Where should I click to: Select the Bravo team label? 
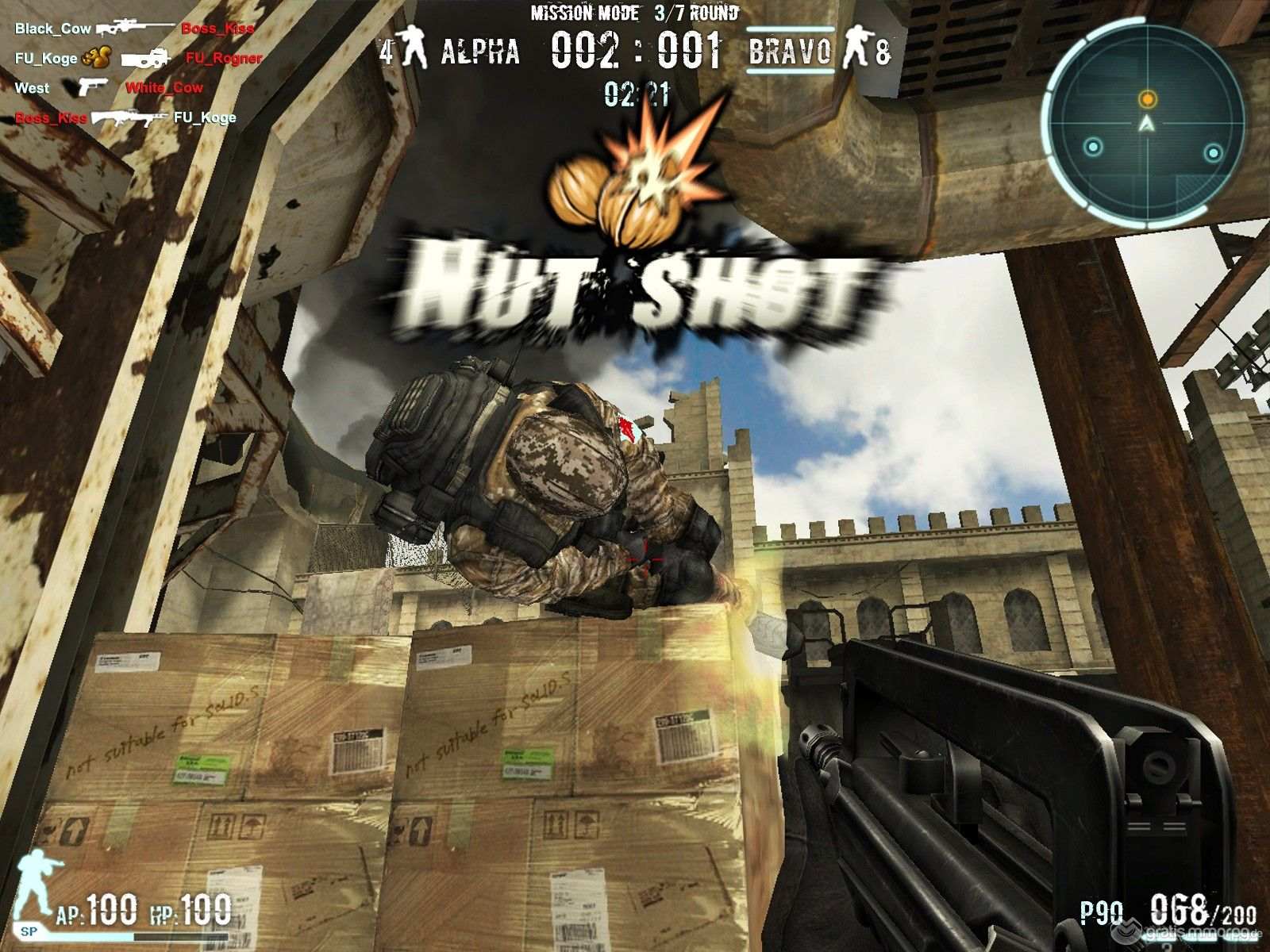(790, 52)
